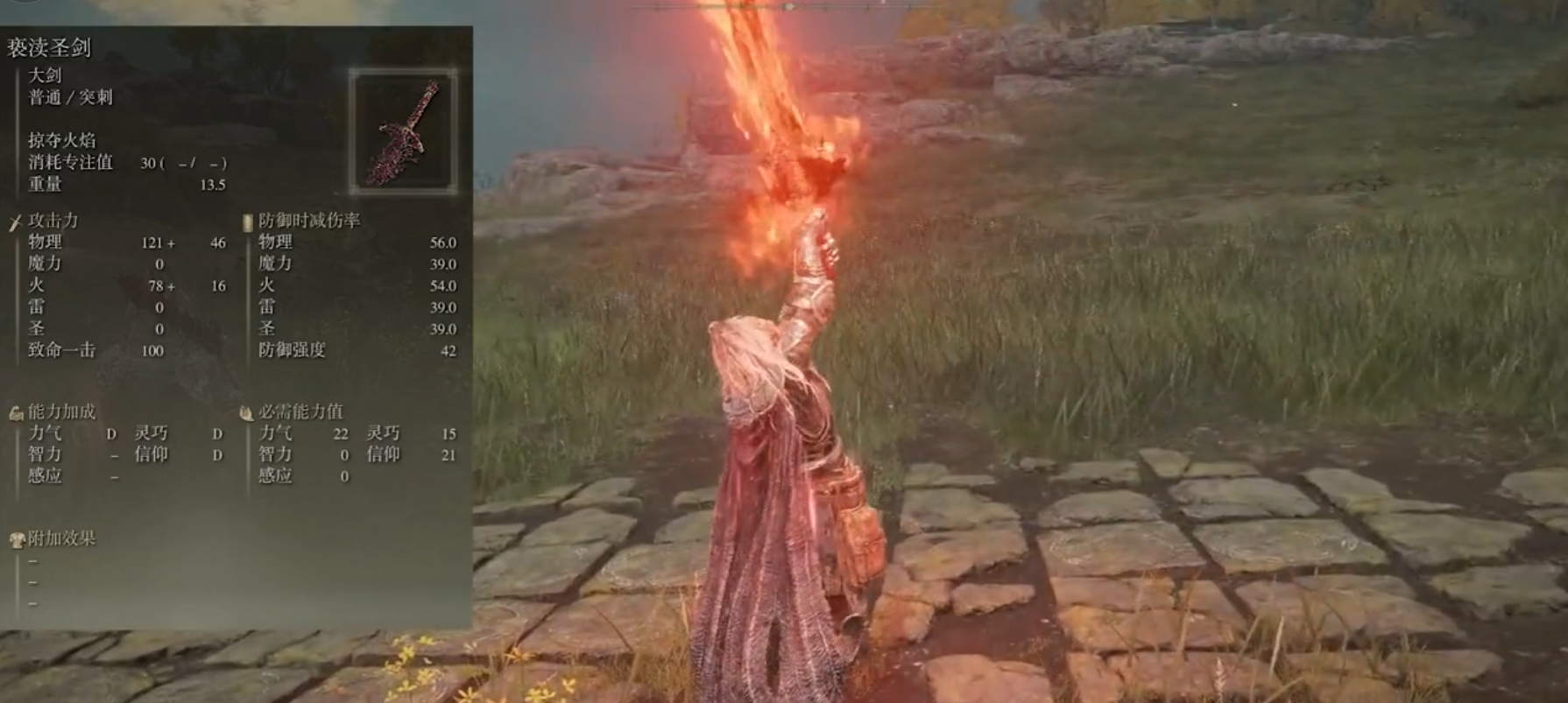
Task: Select the 掠夺火焰 weapon skill entry
Action: (62, 140)
